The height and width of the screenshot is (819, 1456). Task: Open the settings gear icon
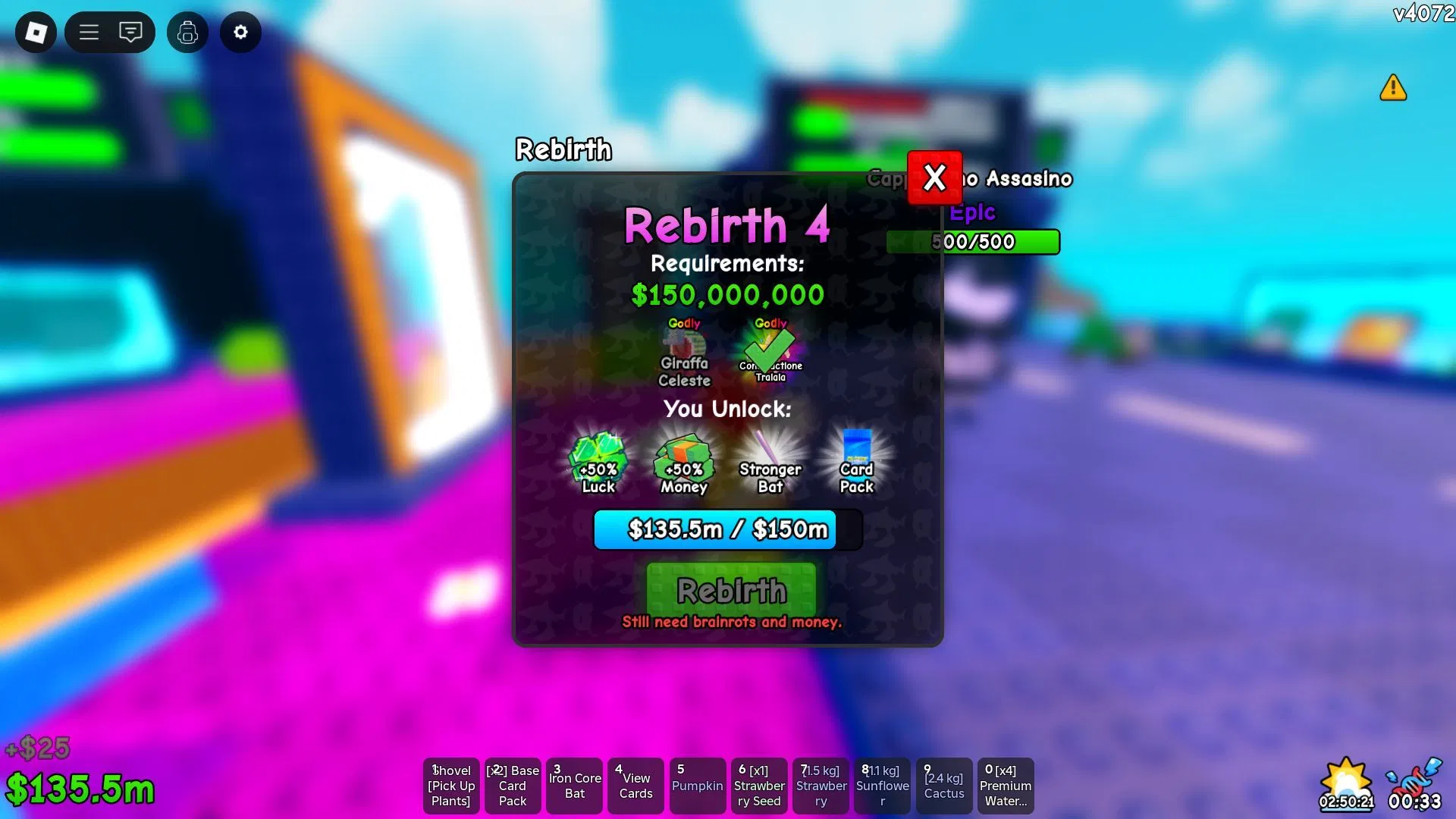click(240, 33)
